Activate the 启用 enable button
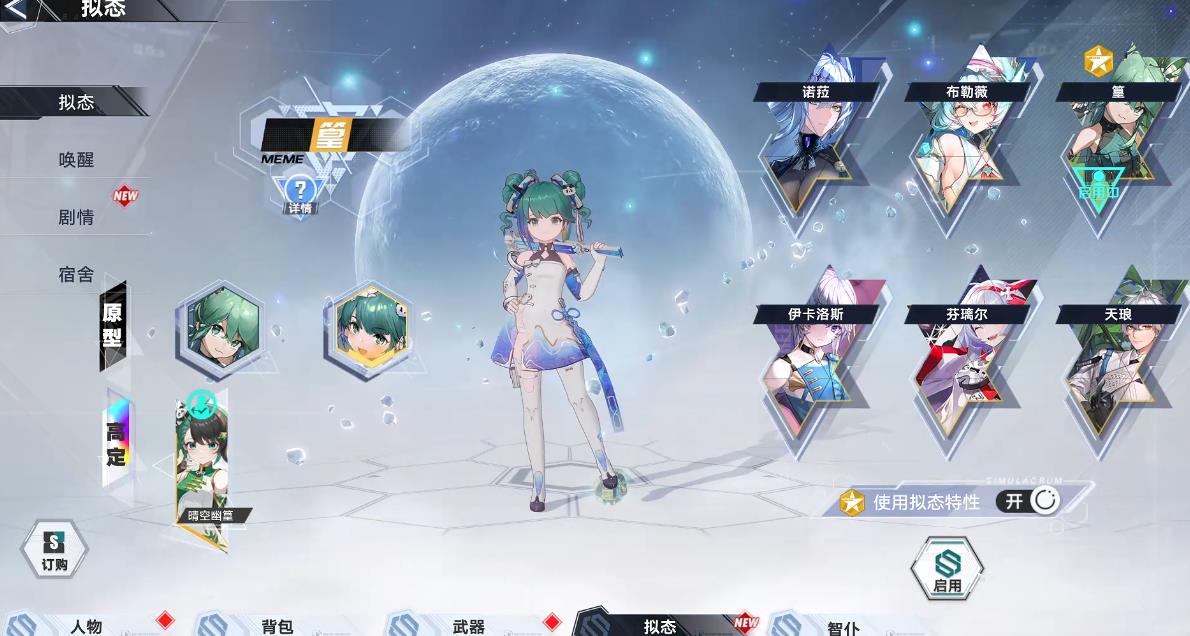 click(x=946, y=570)
